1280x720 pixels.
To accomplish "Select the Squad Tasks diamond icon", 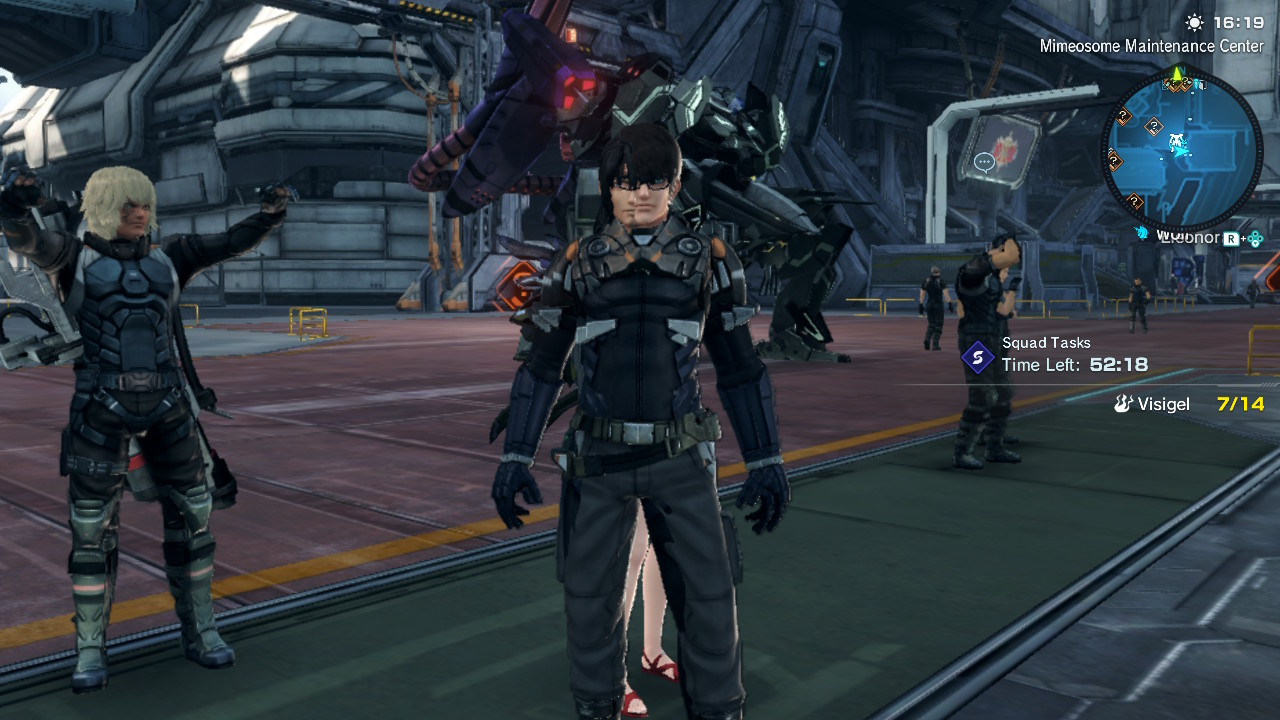I will point(977,357).
